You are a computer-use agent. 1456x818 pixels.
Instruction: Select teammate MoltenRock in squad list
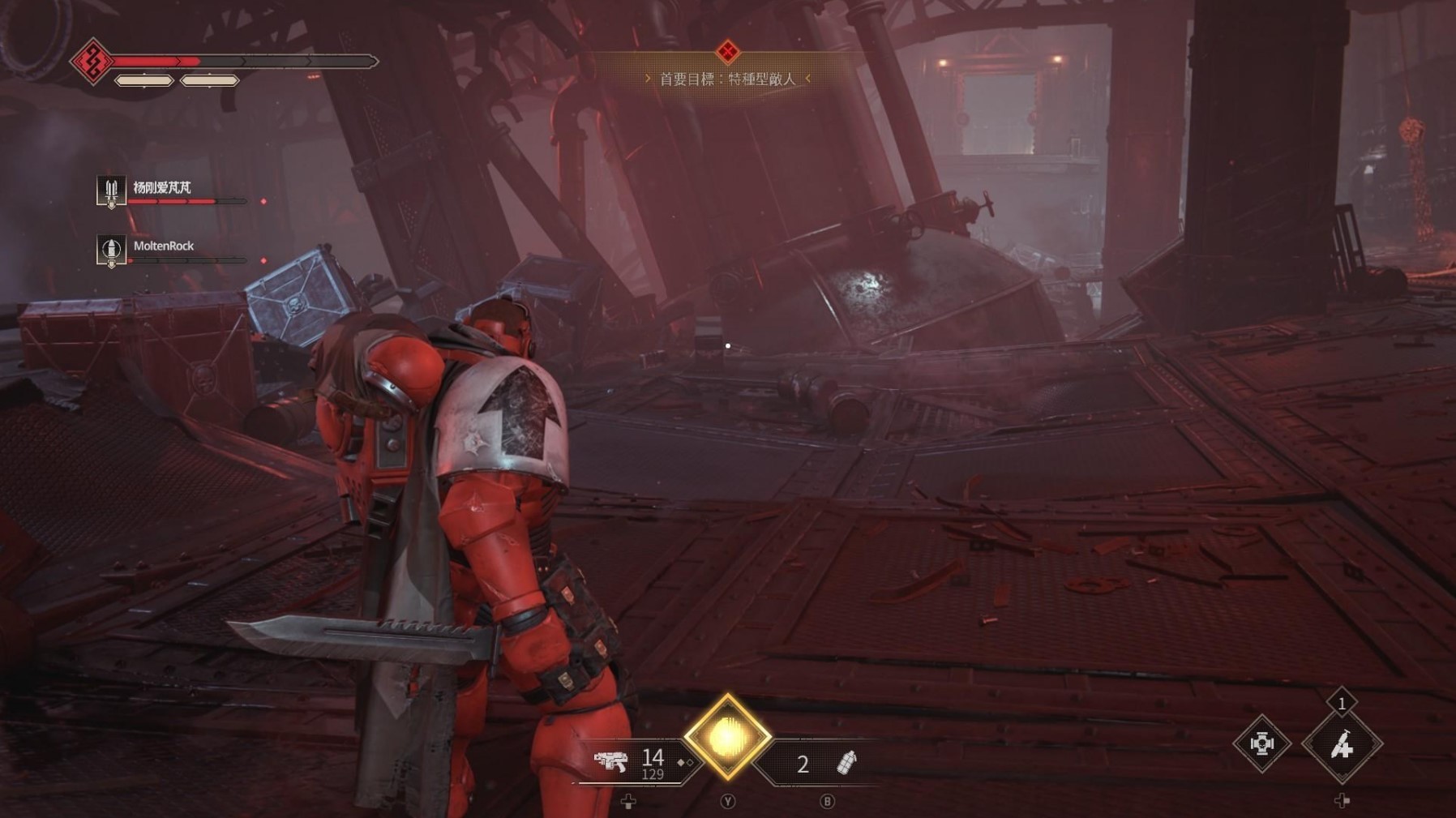point(163,246)
